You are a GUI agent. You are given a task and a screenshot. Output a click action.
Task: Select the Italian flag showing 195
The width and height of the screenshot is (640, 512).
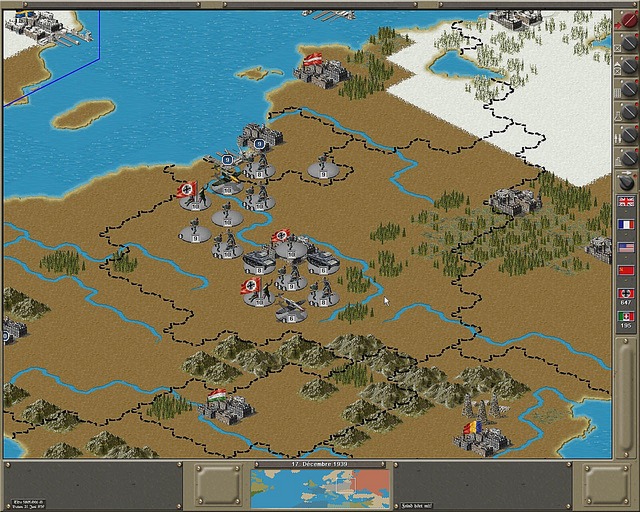point(626,319)
